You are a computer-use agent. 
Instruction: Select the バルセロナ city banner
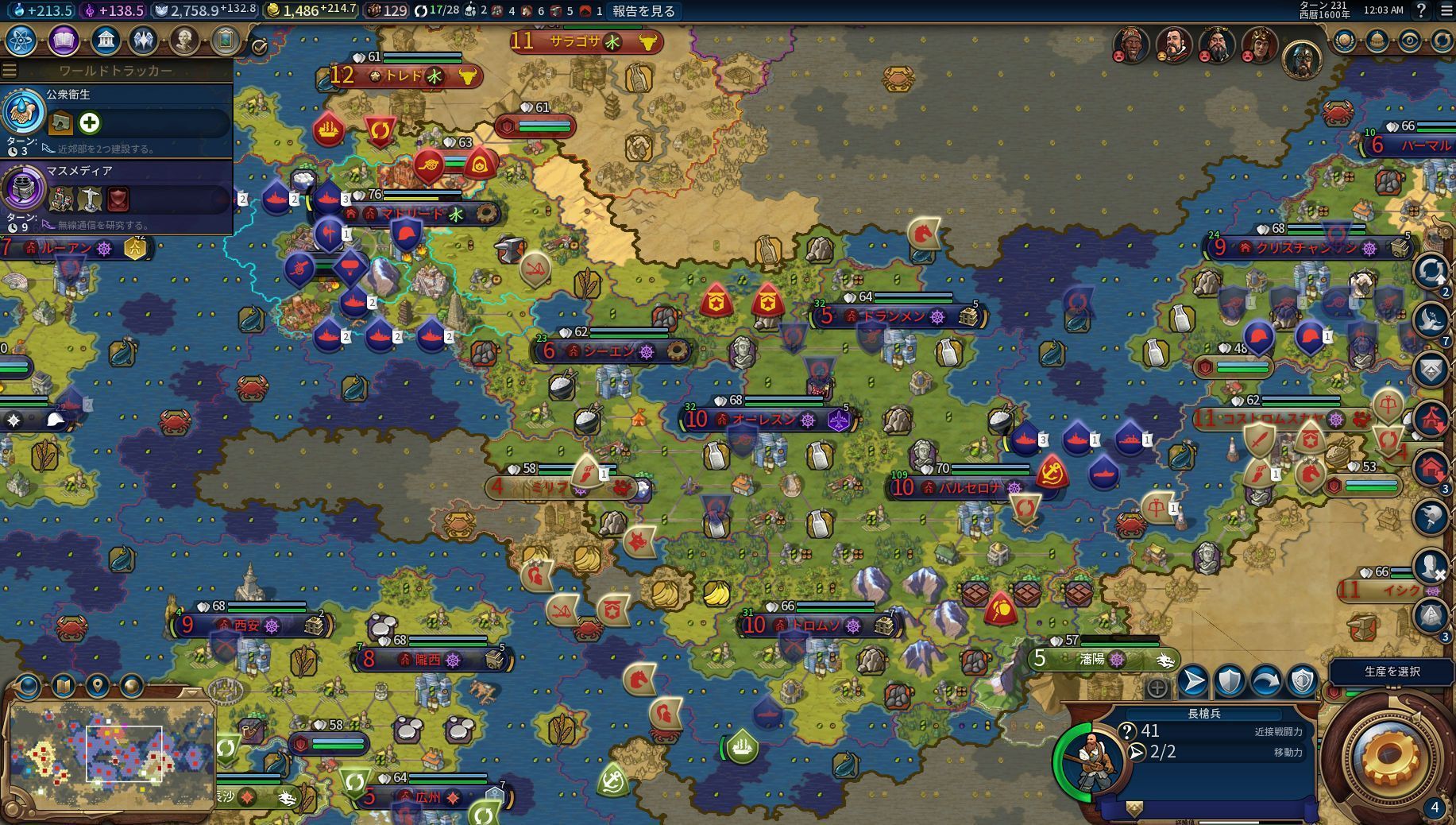[967, 487]
